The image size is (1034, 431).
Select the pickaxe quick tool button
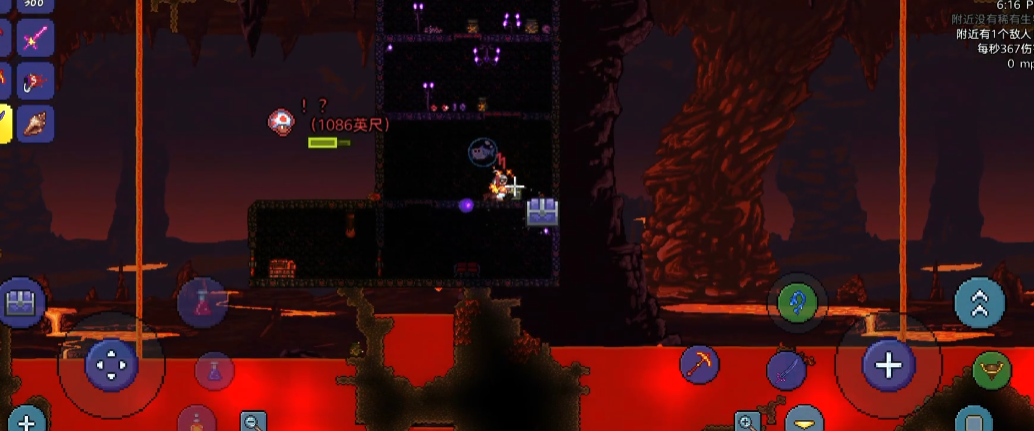click(x=699, y=365)
